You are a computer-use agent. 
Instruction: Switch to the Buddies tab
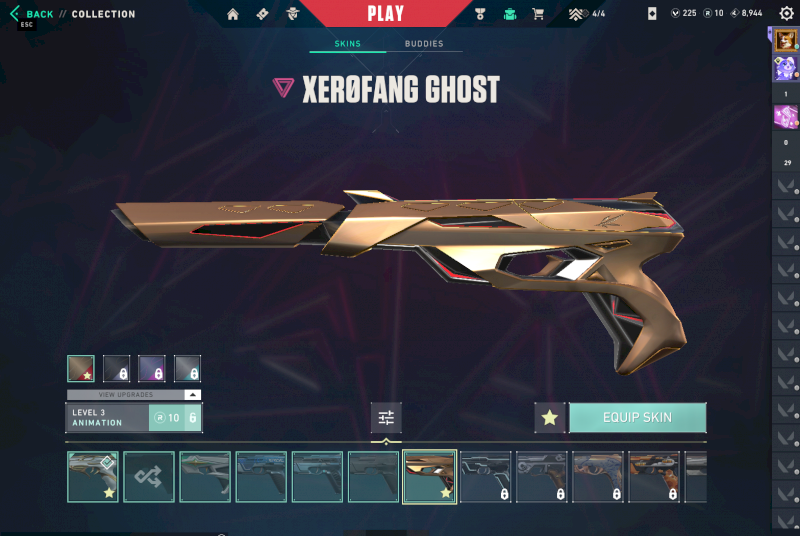pyautogui.click(x=424, y=44)
